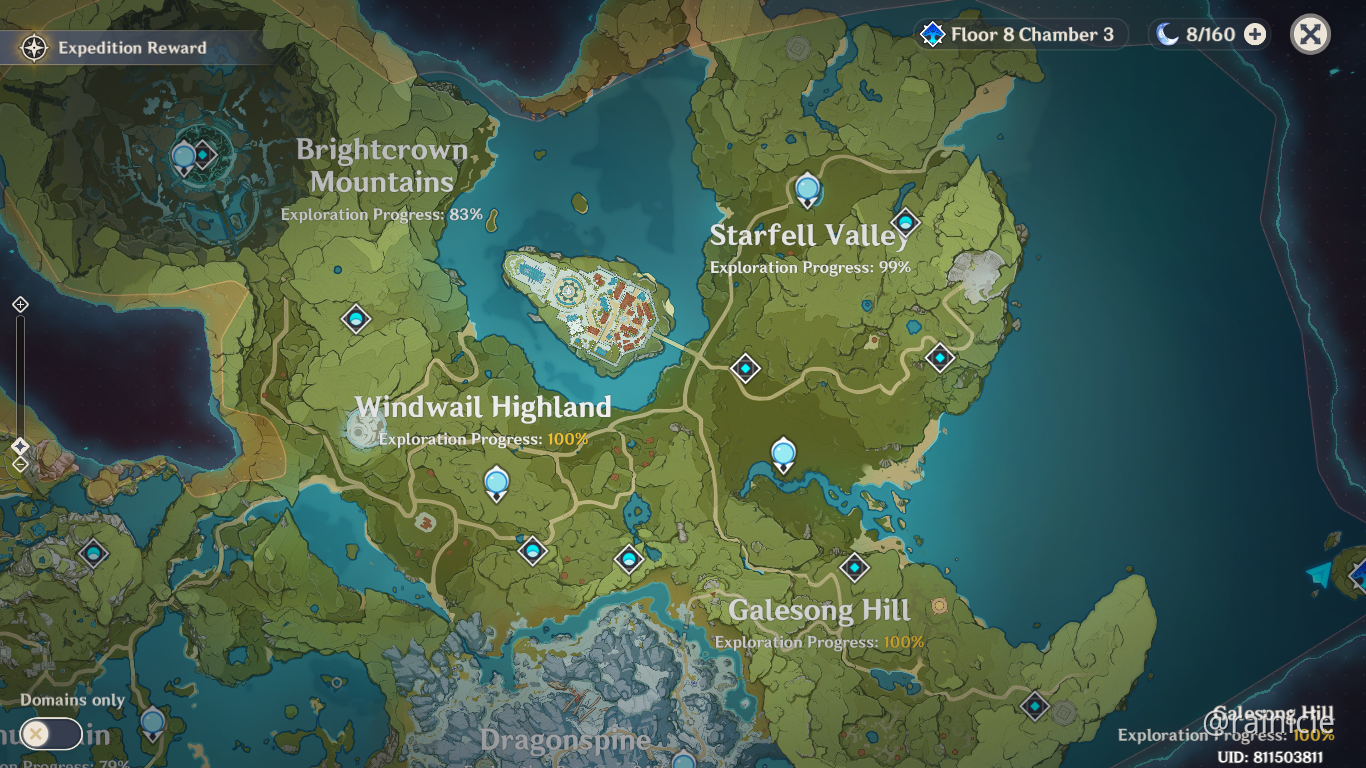Viewport: 1366px width, 768px height.
Task: Toggle the Domains only switch
Action: (50, 734)
